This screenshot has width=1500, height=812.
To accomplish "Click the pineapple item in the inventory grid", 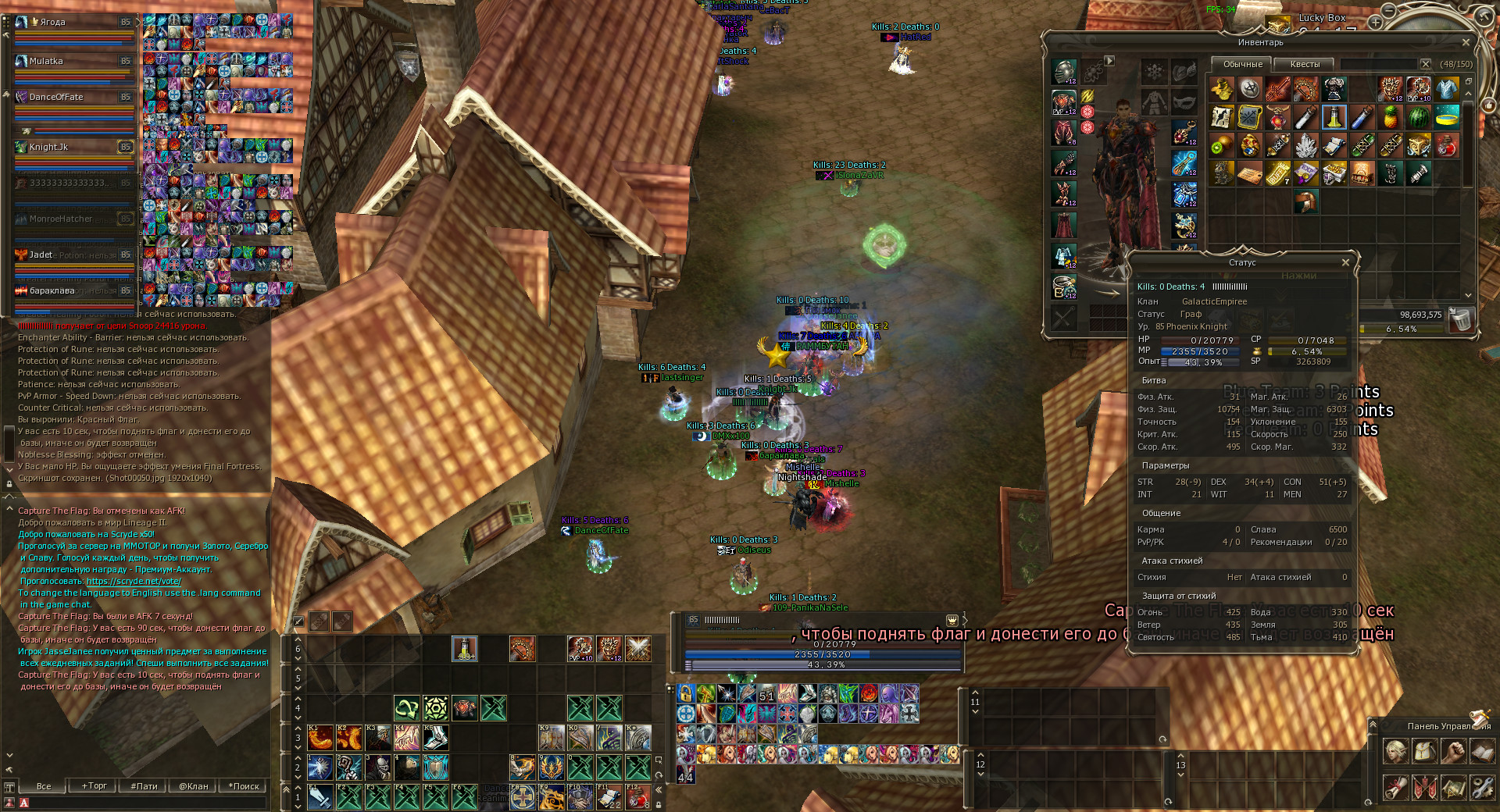I will (1391, 119).
